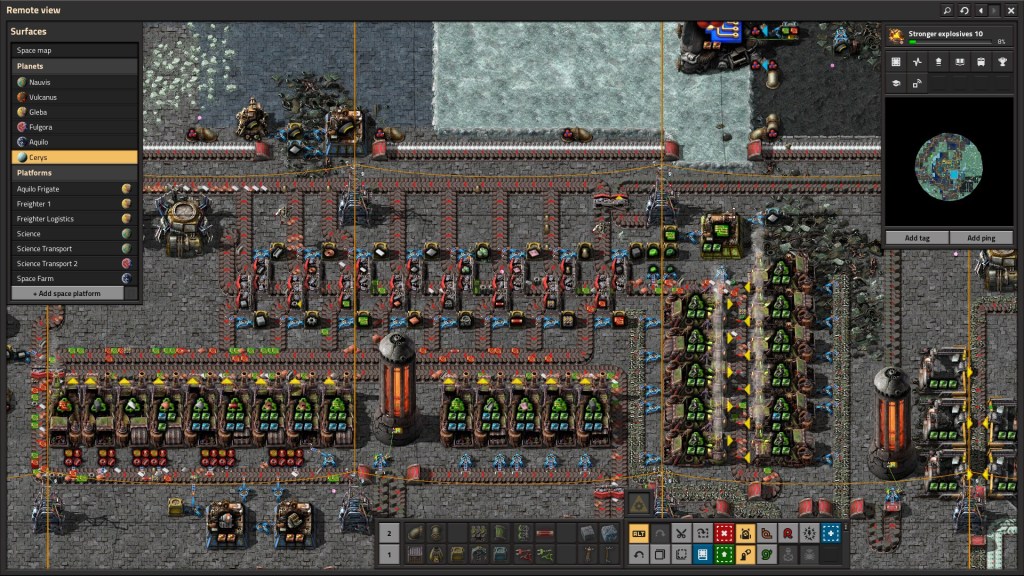1024x576 pixels.
Task: Select Aquilo from the surfaces list
Action: [74, 142]
